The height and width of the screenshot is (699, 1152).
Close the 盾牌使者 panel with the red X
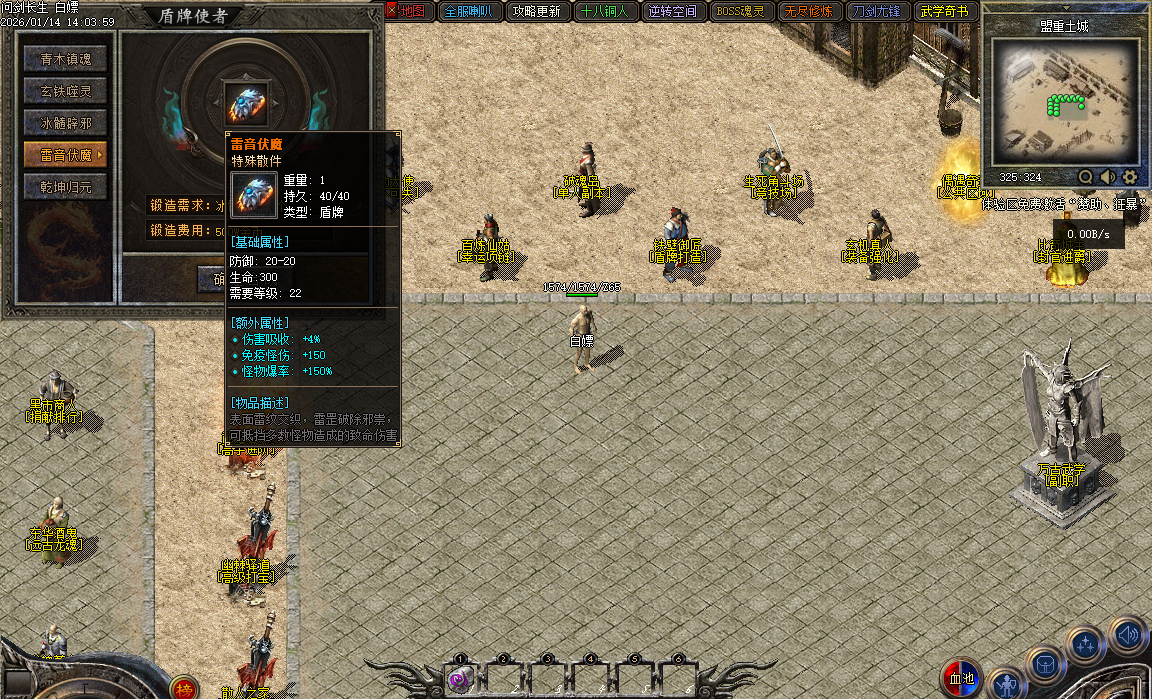pos(392,11)
